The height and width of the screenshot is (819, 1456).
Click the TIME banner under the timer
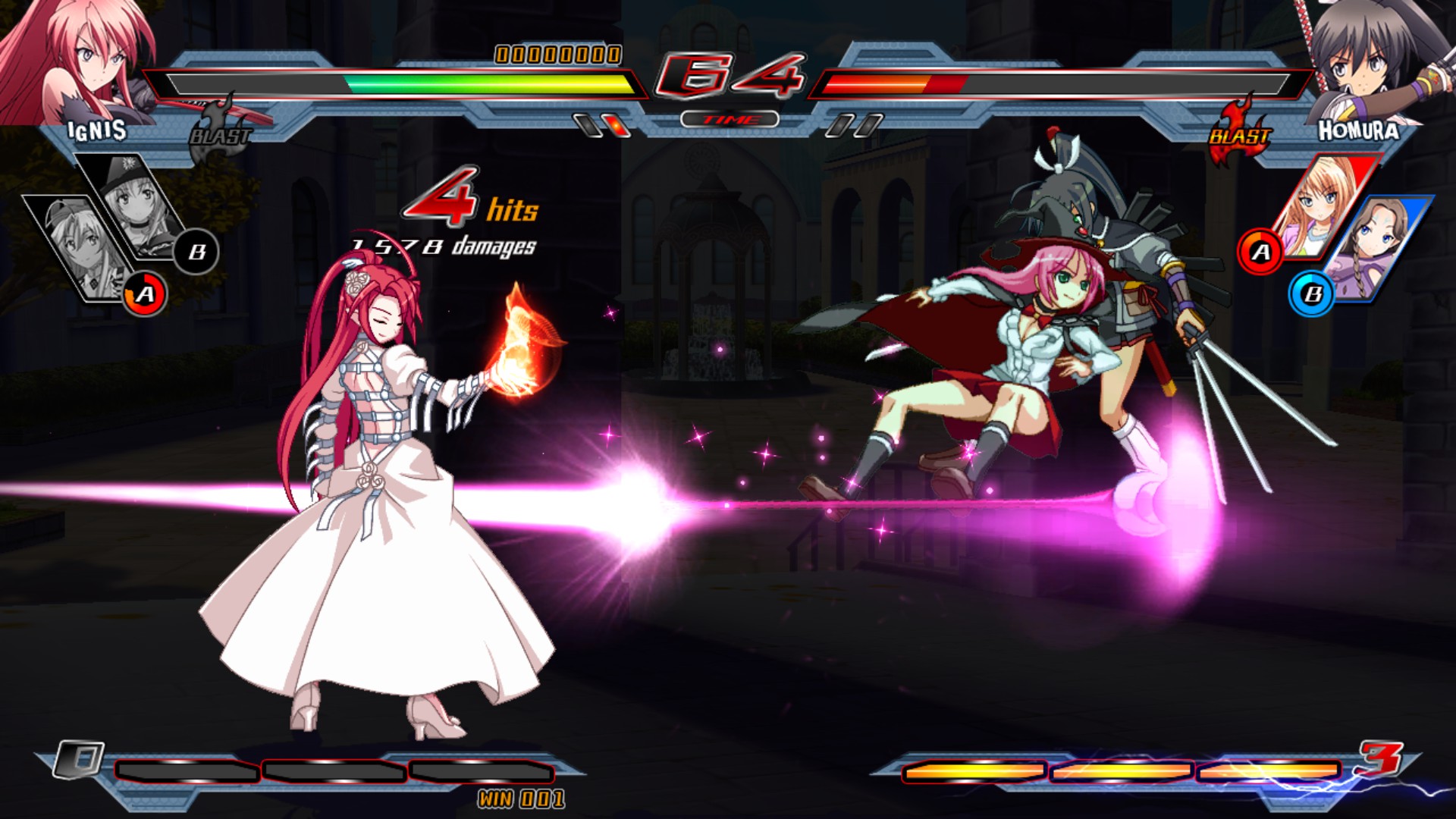click(x=730, y=118)
